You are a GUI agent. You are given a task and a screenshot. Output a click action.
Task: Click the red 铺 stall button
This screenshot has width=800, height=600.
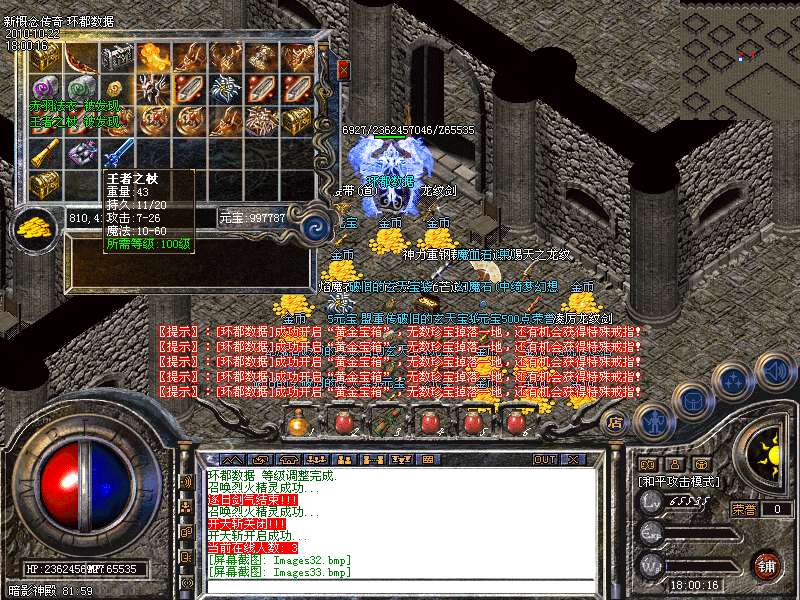point(767,564)
